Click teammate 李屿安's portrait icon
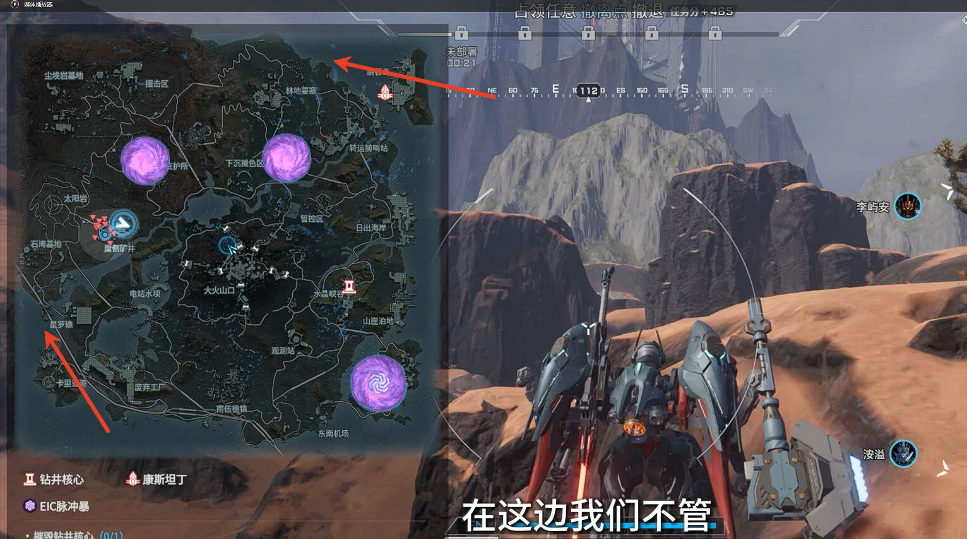This screenshot has width=967, height=539. [x=907, y=207]
